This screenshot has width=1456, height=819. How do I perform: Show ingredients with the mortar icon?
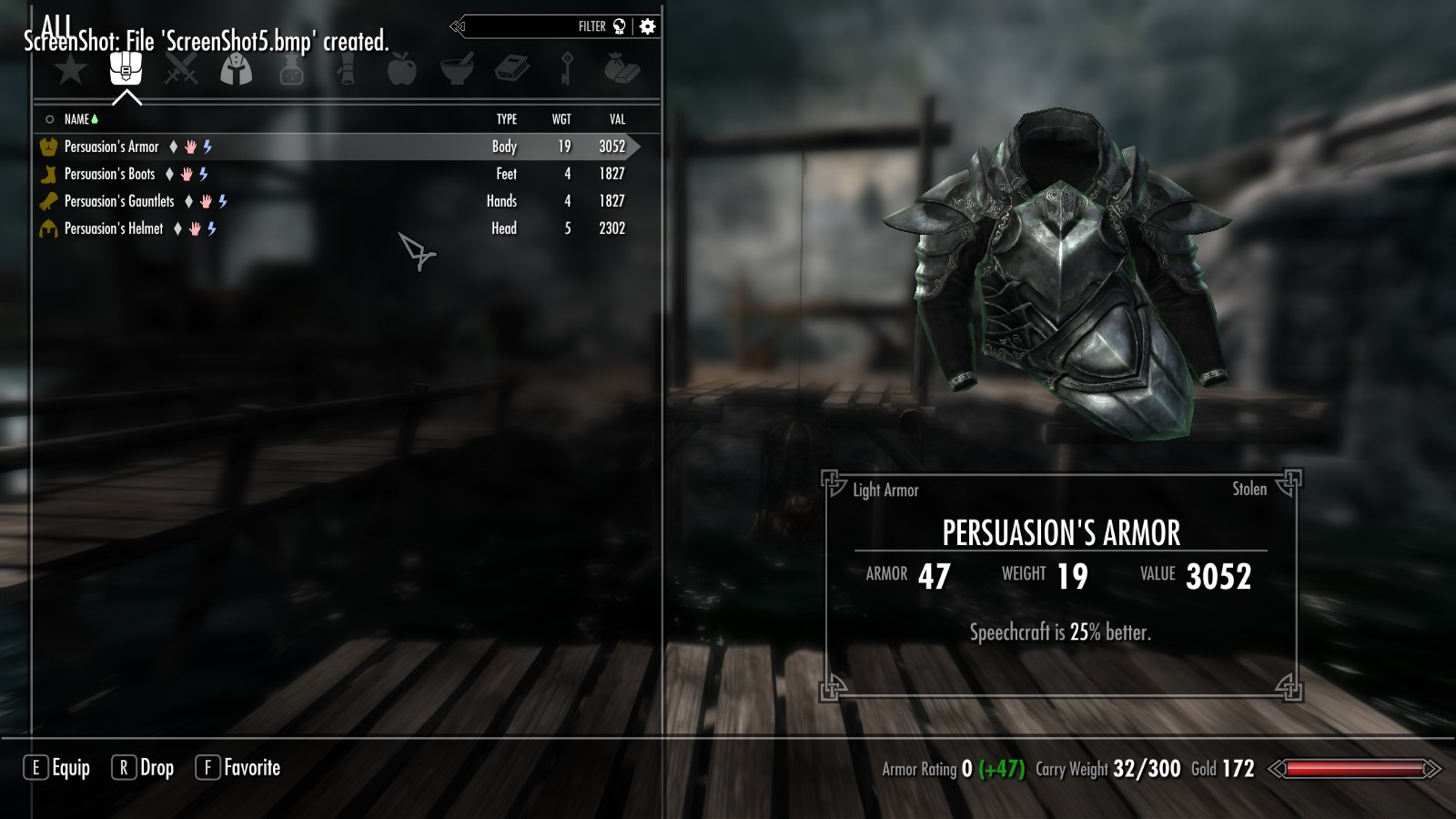click(457, 69)
